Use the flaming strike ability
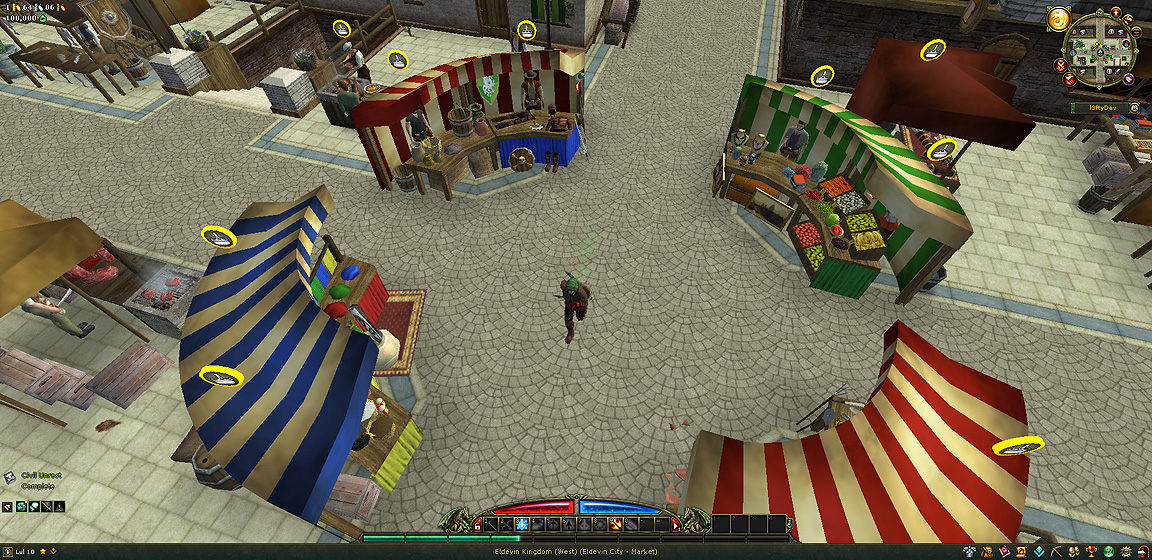Viewport: 1152px width, 560px height. click(x=615, y=525)
